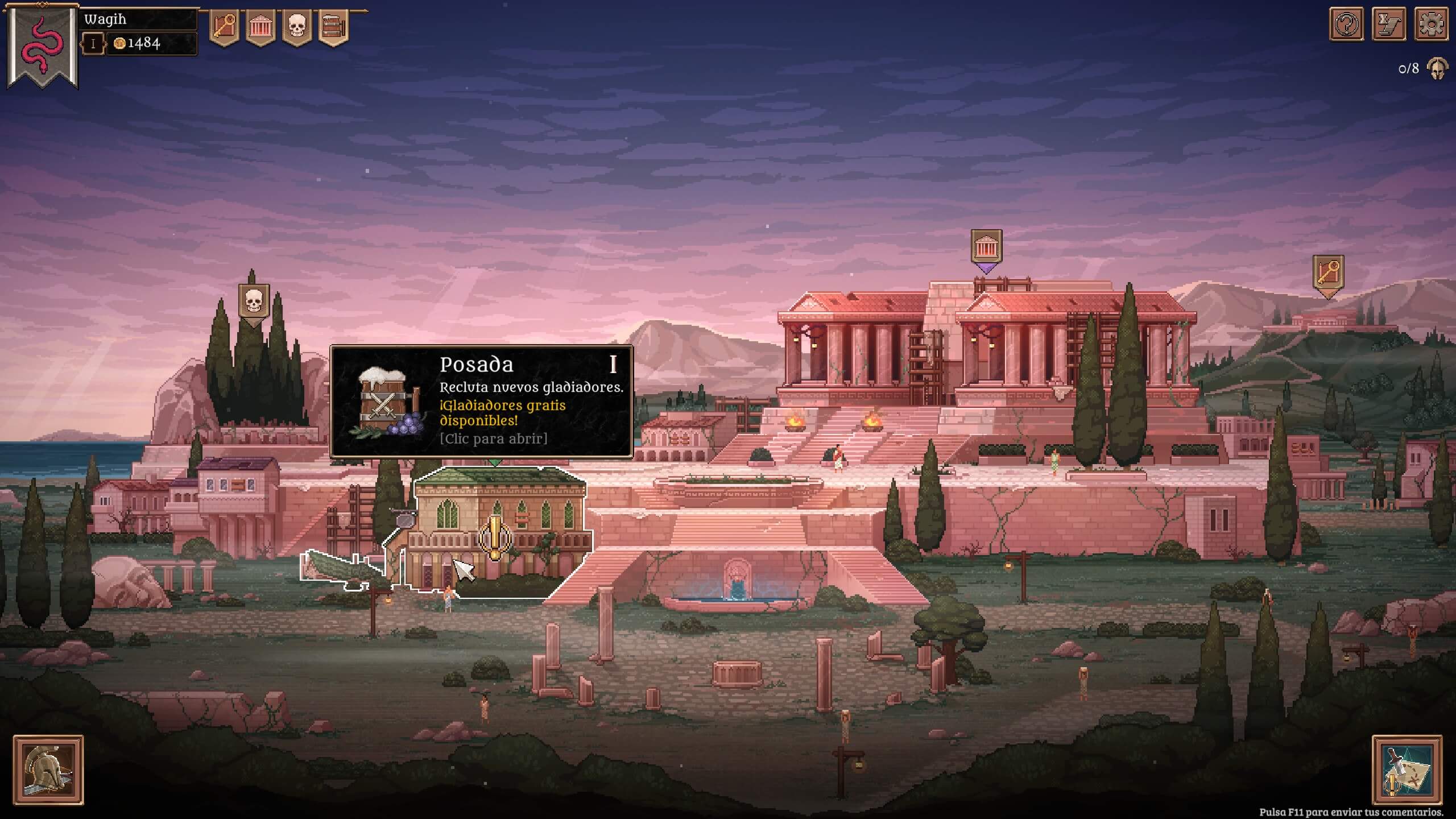This screenshot has height=819, width=1456.
Task: Select the skull marker above the cliff
Action: point(253,302)
